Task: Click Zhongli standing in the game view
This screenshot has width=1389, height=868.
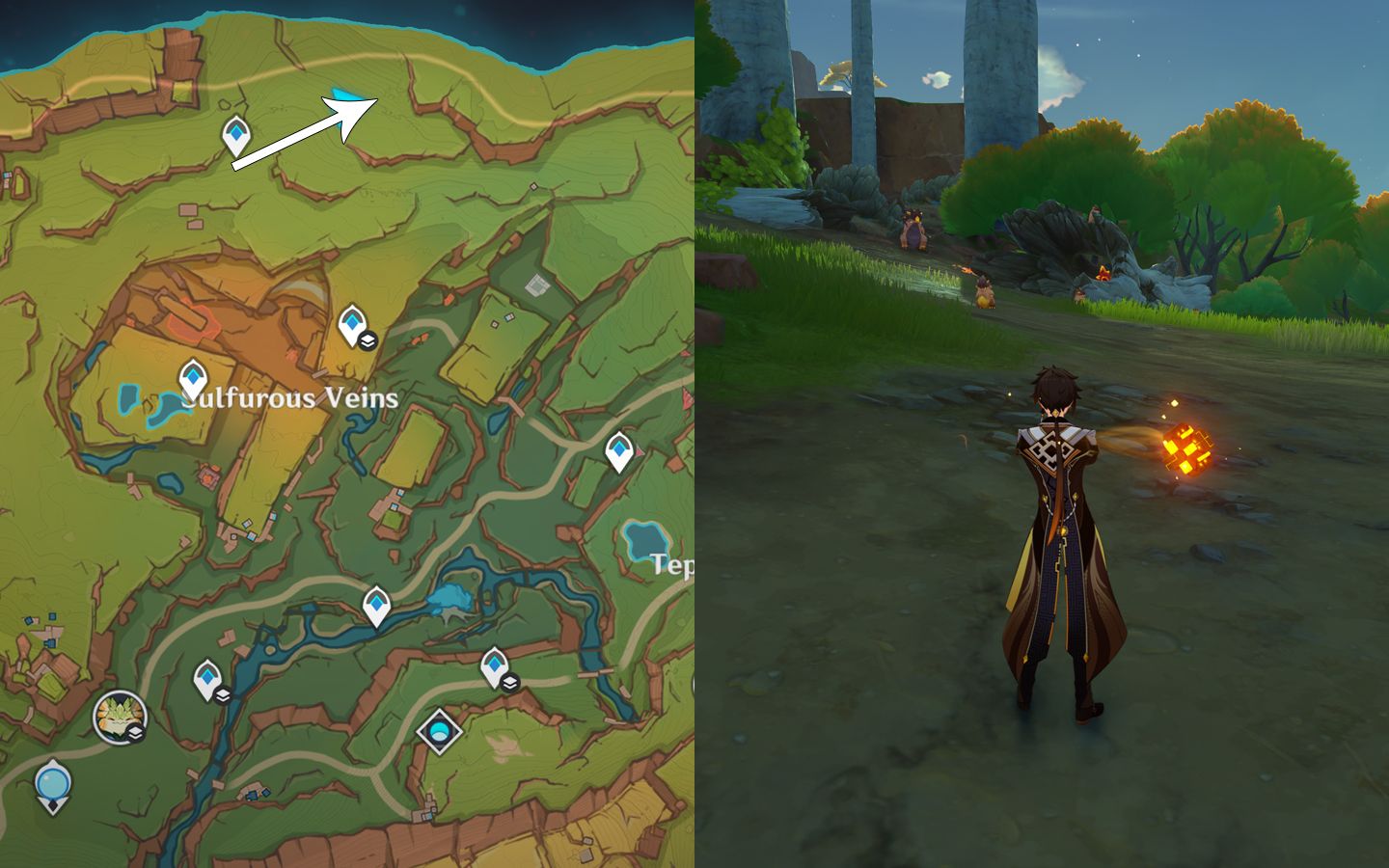Action: 1058,530
